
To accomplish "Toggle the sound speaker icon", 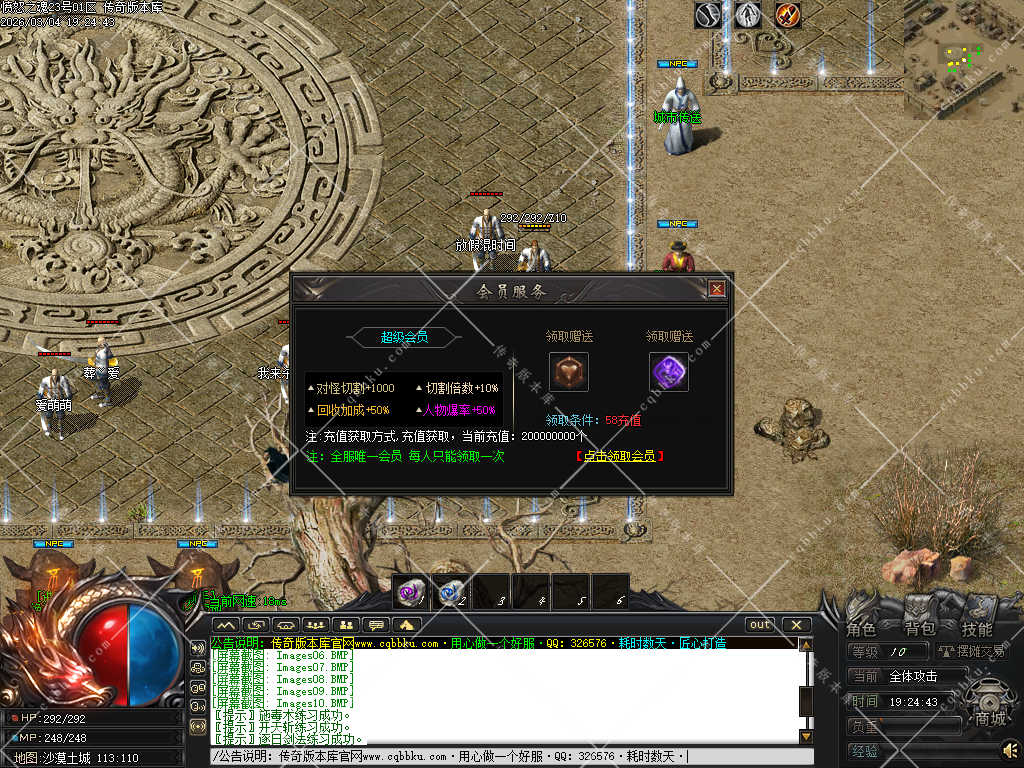I will pyautogui.click(x=1010, y=749).
